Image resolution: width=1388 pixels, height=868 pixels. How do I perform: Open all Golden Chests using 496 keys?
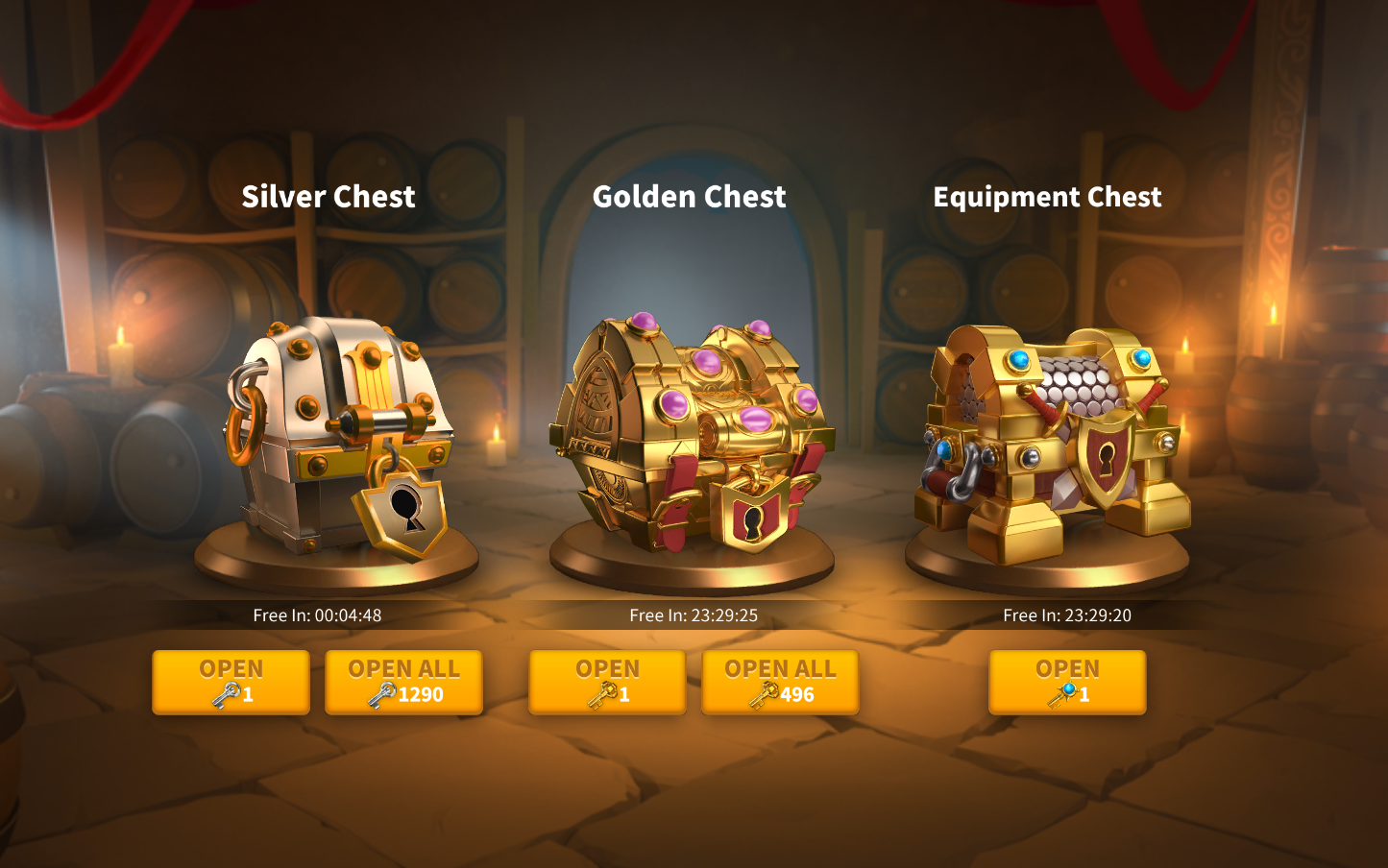tap(780, 682)
